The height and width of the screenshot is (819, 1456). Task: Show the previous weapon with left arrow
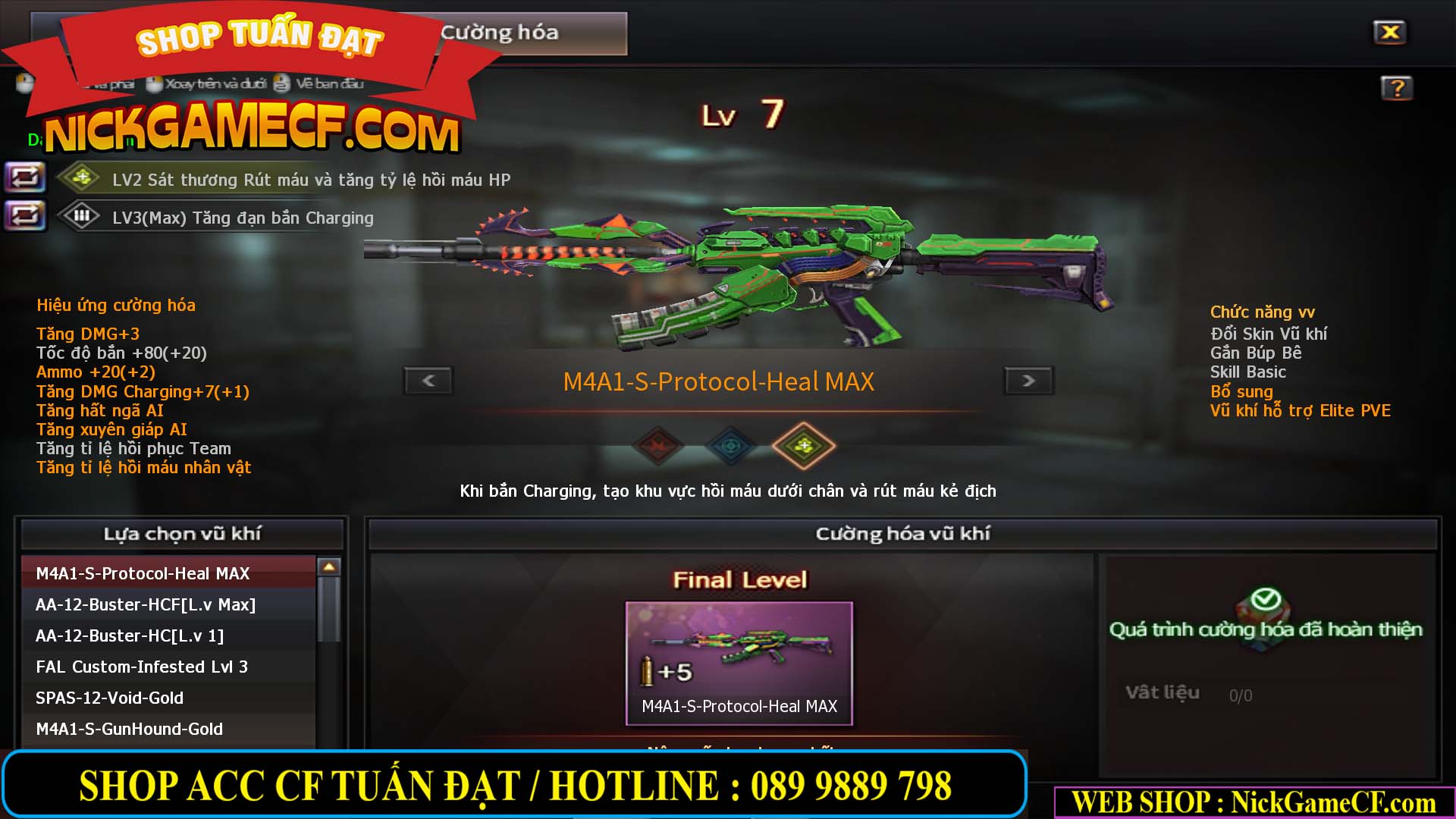(x=428, y=381)
